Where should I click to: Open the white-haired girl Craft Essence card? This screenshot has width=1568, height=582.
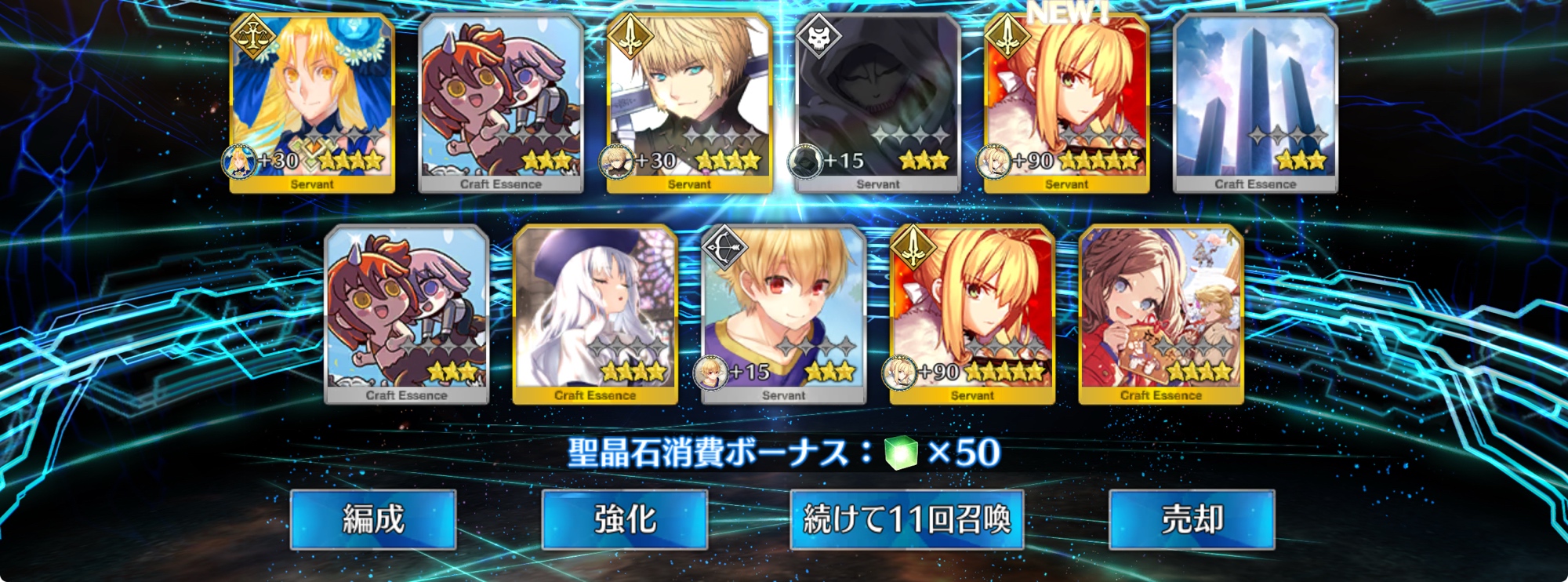point(595,315)
